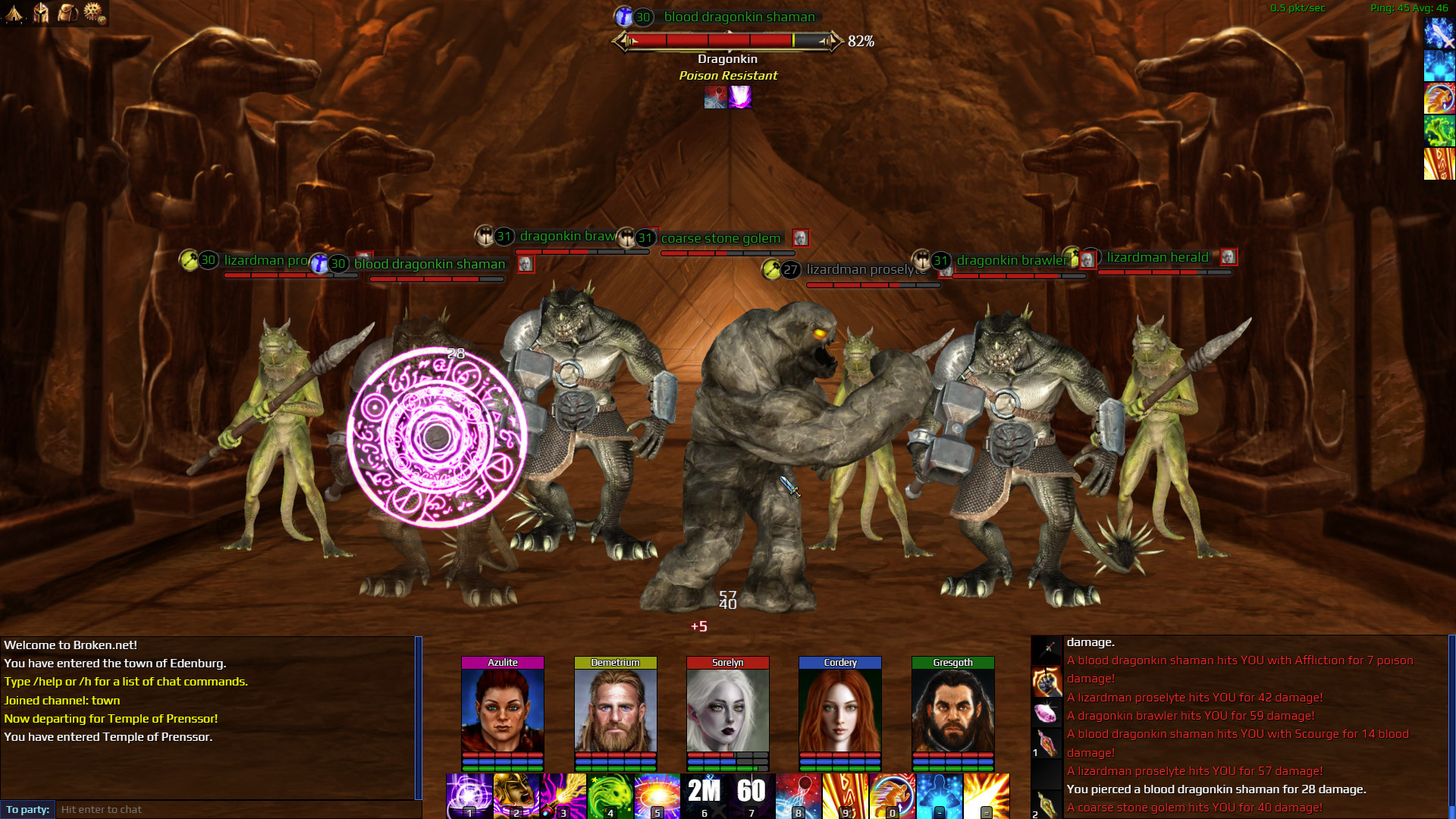Dismiss the green swirl buff on right sidebar
Viewport: 1456px width, 819px height.
[1439, 130]
